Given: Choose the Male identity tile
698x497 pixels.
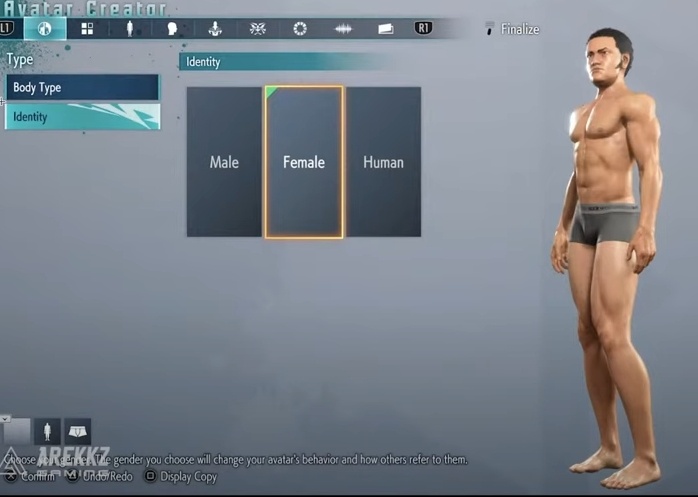Looking at the screenshot, I should (x=224, y=162).
